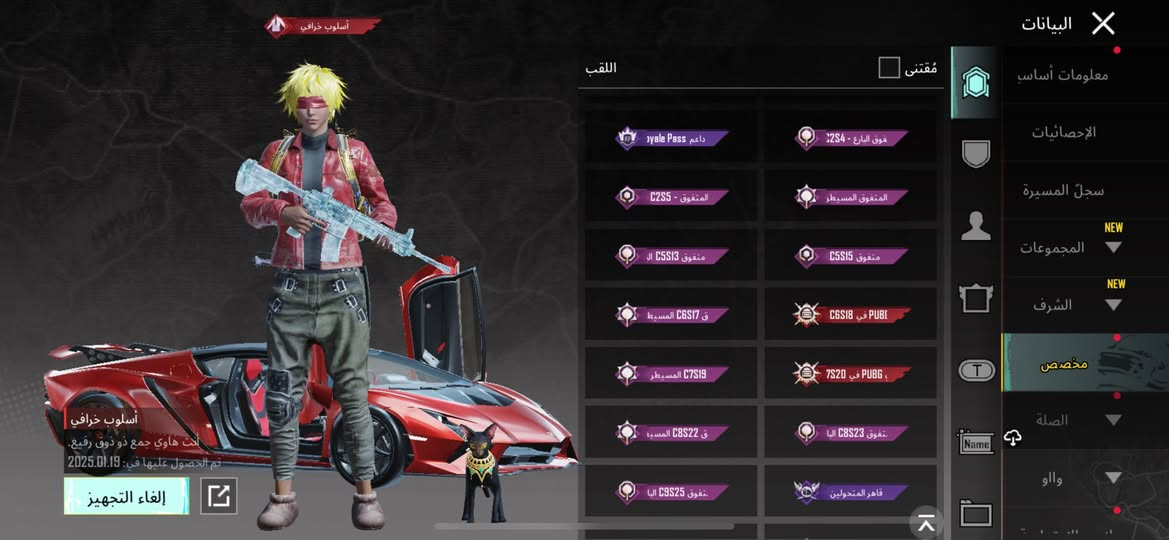Select the C6S18 PUBG red title
Image resolution: width=1169 pixels, height=540 pixels.
[851, 315]
